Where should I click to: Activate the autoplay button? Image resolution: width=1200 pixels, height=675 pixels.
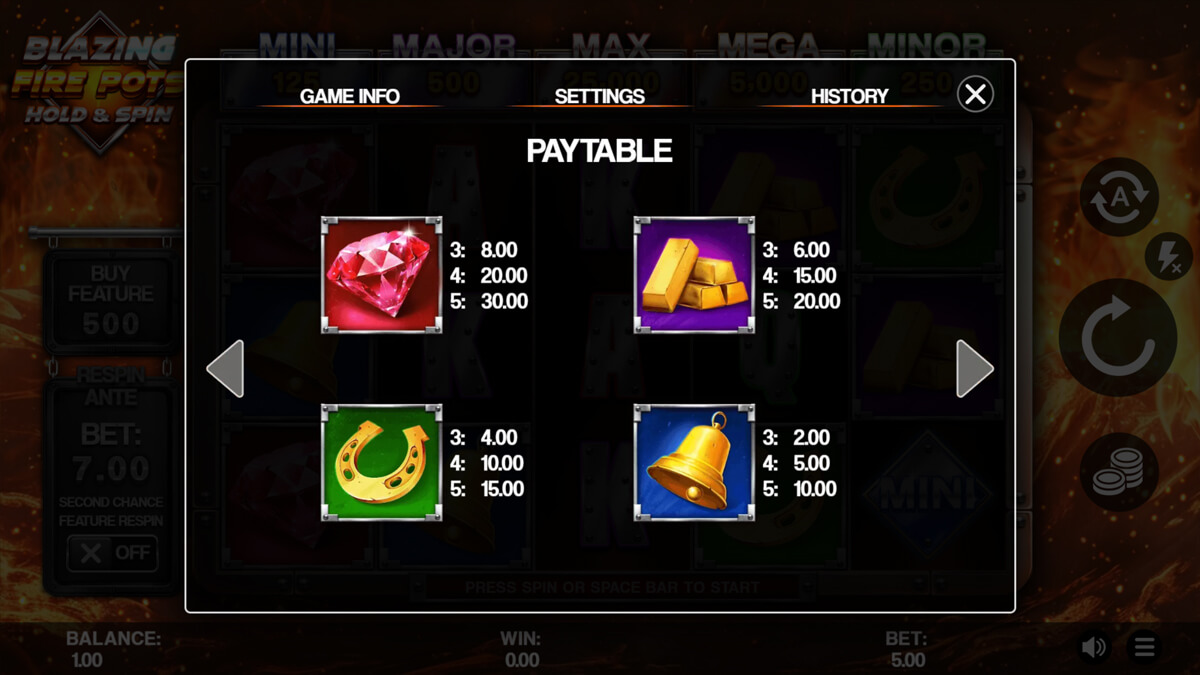tap(1118, 197)
